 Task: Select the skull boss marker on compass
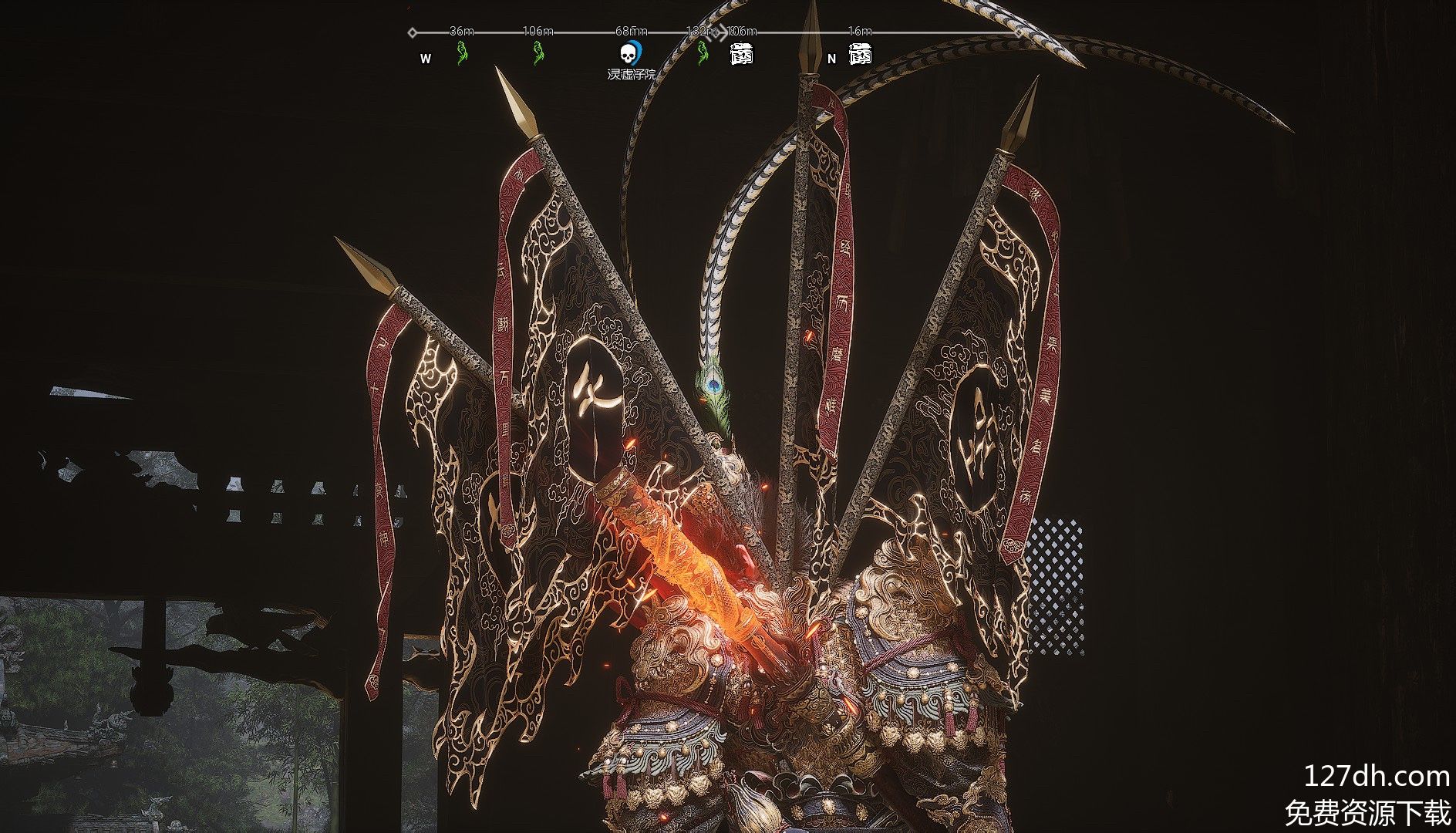pyautogui.click(x=630, y=53)
